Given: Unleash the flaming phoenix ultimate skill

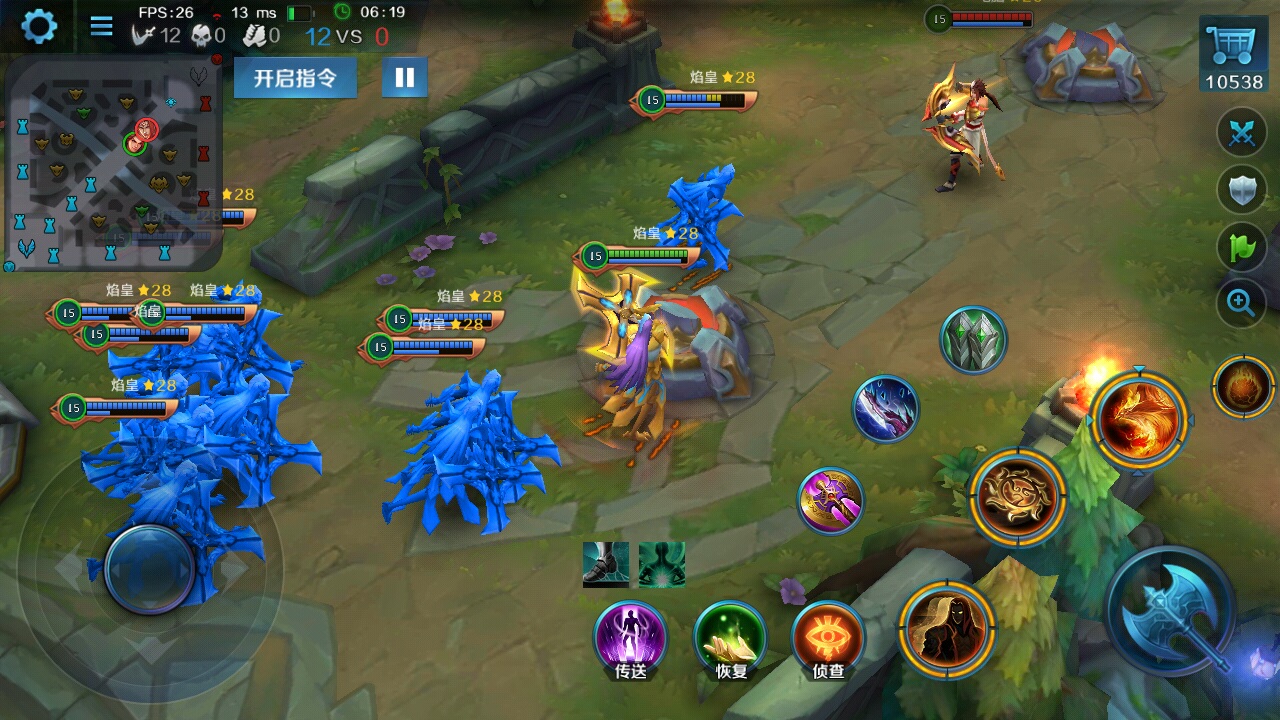Looking at the screenshot, I should click(1138, 420).
